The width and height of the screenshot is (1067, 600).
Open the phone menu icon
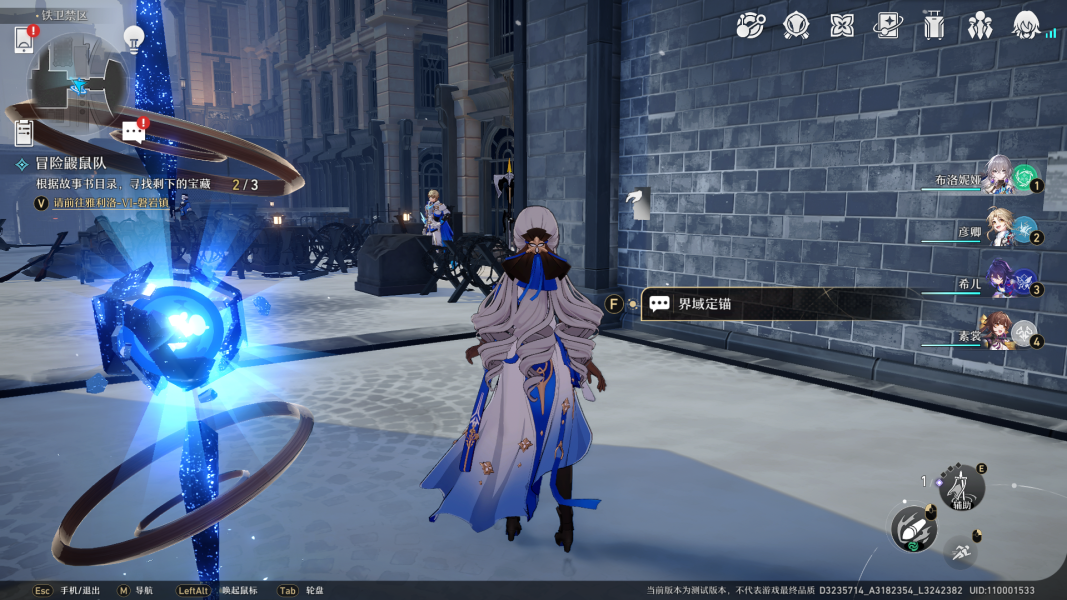[25, 40]
